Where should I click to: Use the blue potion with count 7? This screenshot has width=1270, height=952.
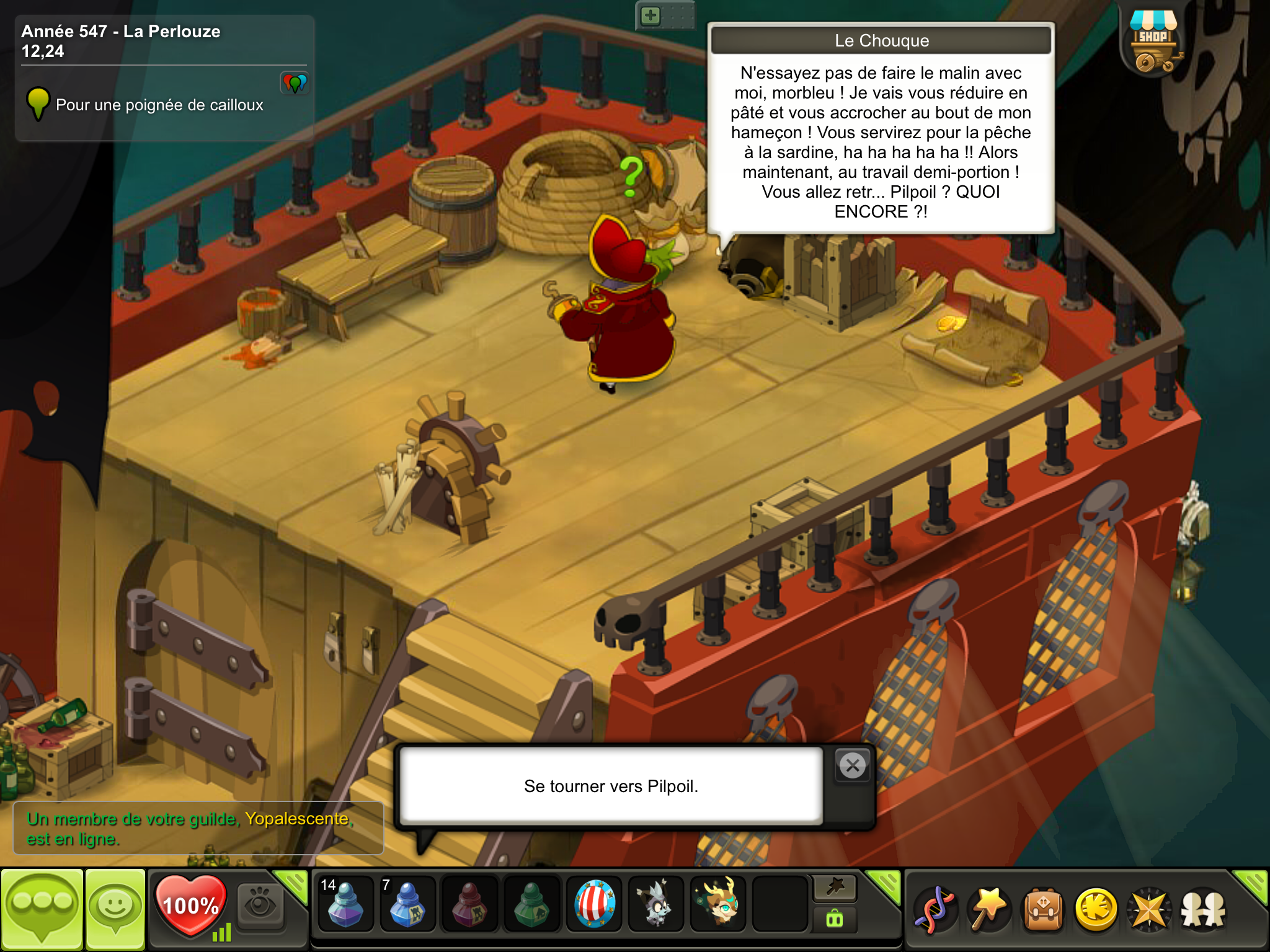407,905
